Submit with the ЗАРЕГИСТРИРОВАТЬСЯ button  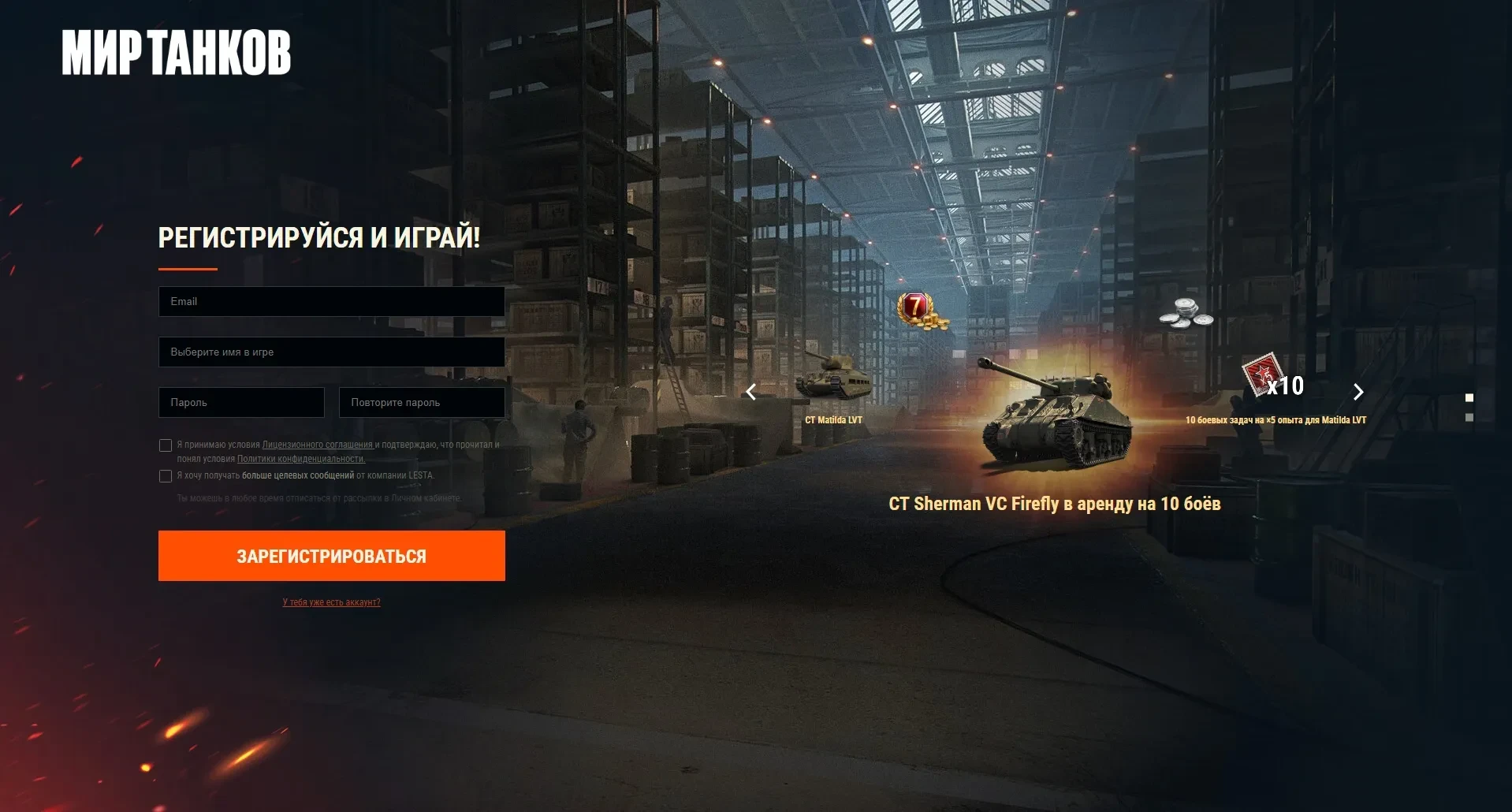point(331,556)
